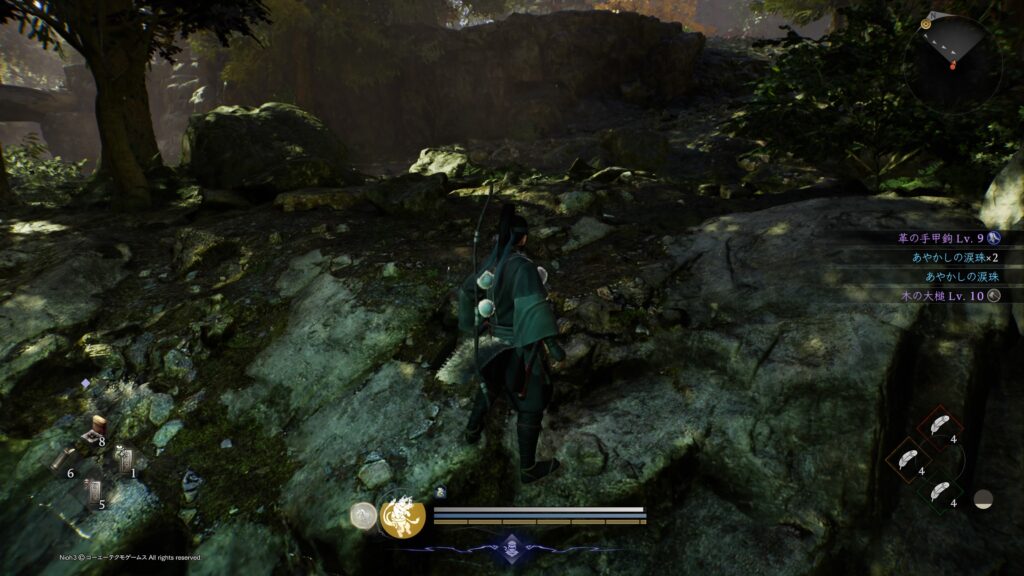This screenshot has height=576, width=1024.
Task: Click the small status icon above health bar
Action: pyautogui.click(x=441, y=492)
